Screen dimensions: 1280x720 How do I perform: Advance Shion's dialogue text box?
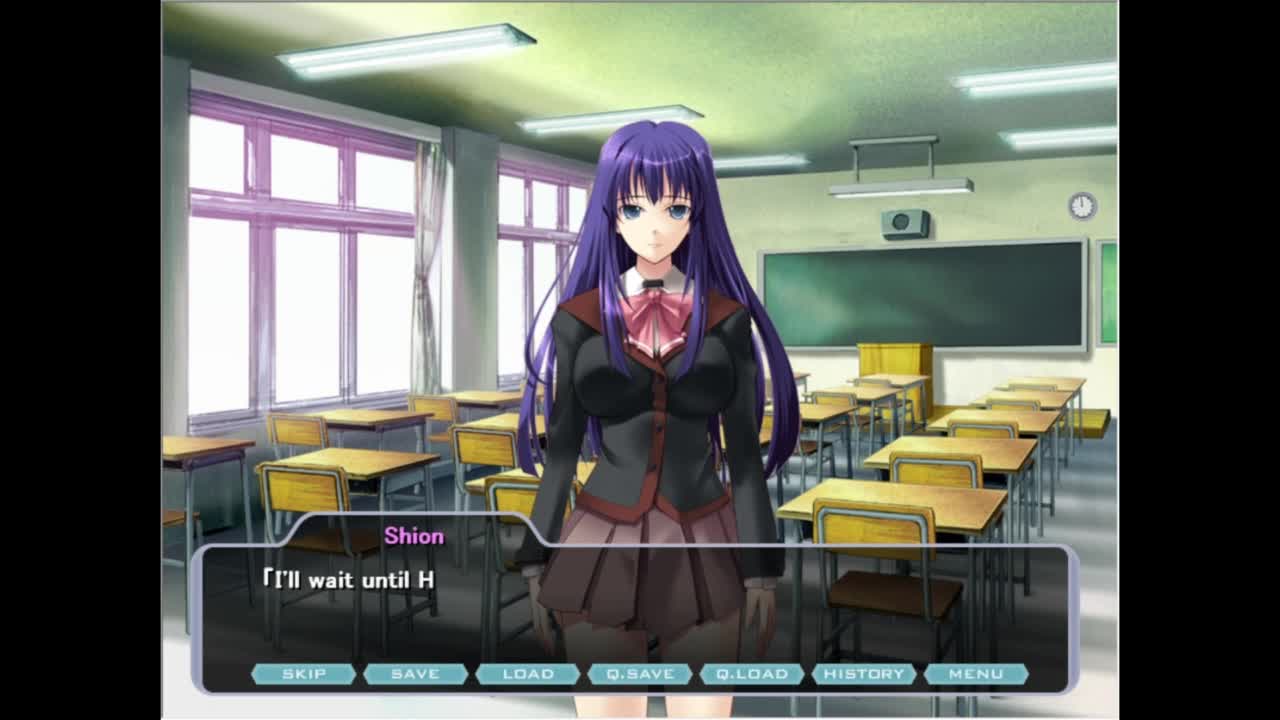click(640, 605)
